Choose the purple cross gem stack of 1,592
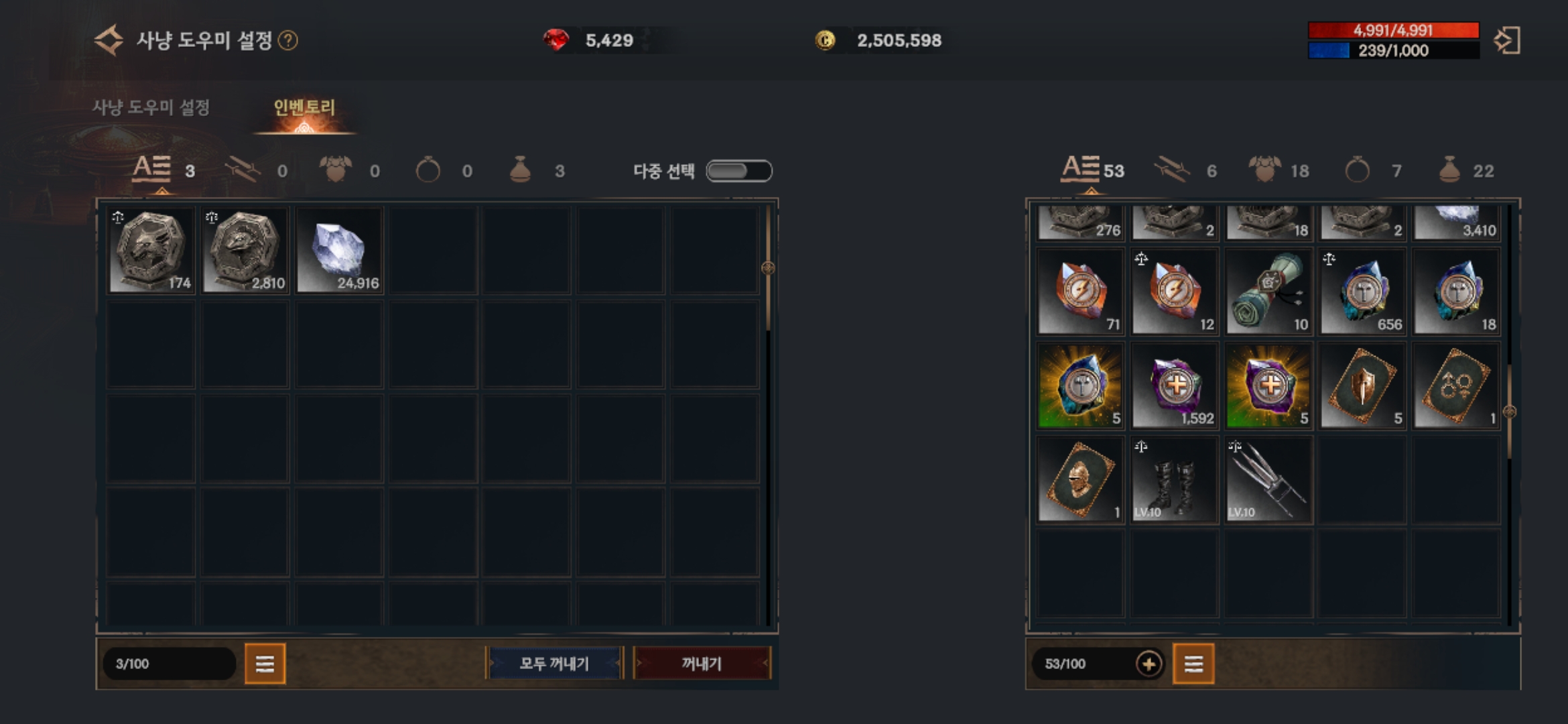1568x724 pixels. [1174, 385]
